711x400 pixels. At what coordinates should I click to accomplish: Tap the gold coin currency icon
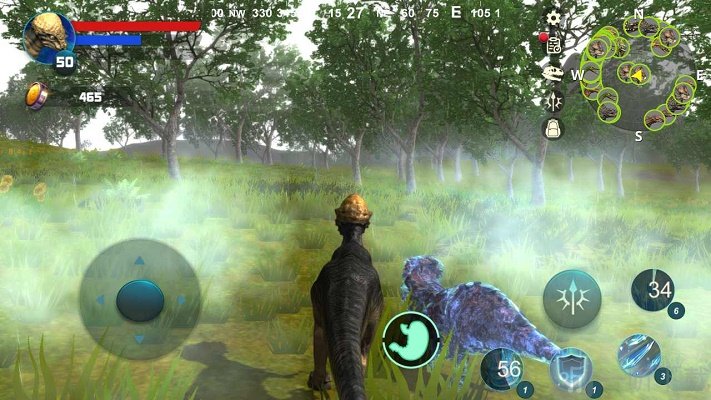(37, 96)
